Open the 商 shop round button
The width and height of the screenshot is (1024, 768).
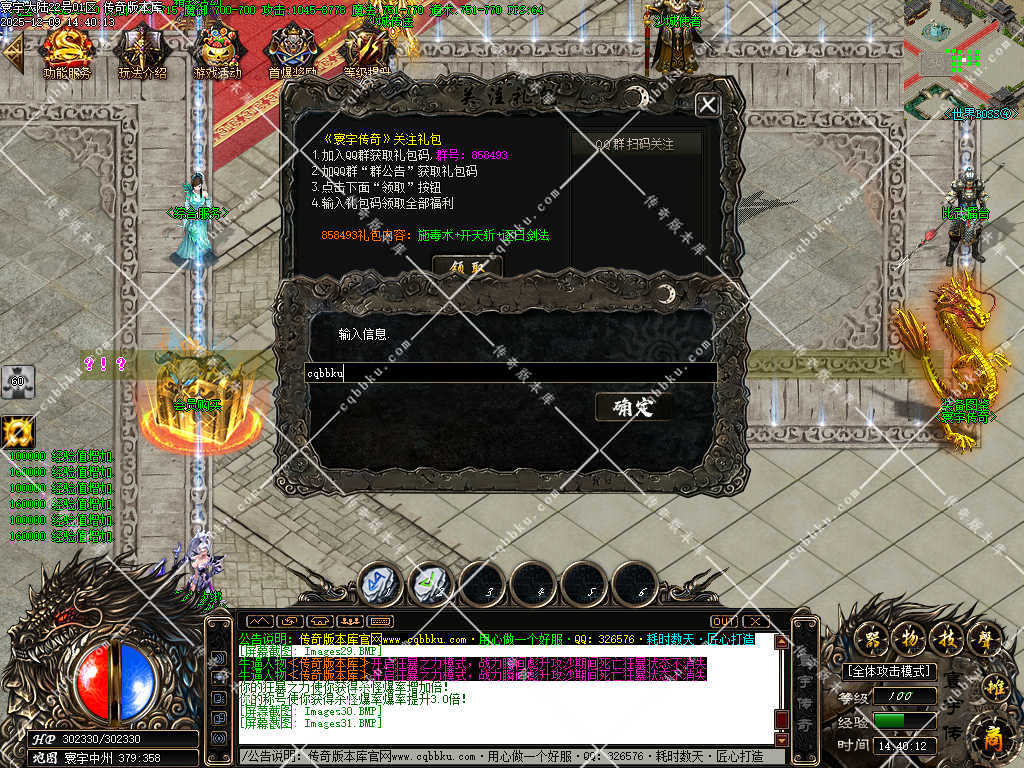coord(992,737)
